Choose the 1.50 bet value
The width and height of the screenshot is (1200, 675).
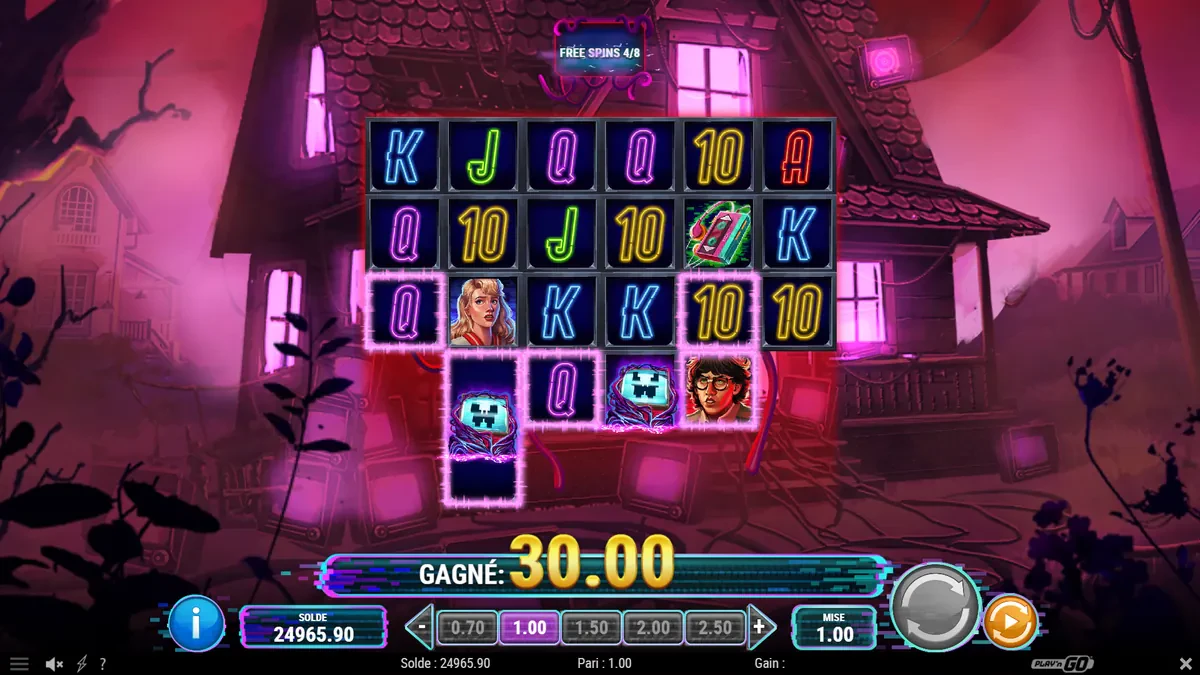(x=591, y=628)
